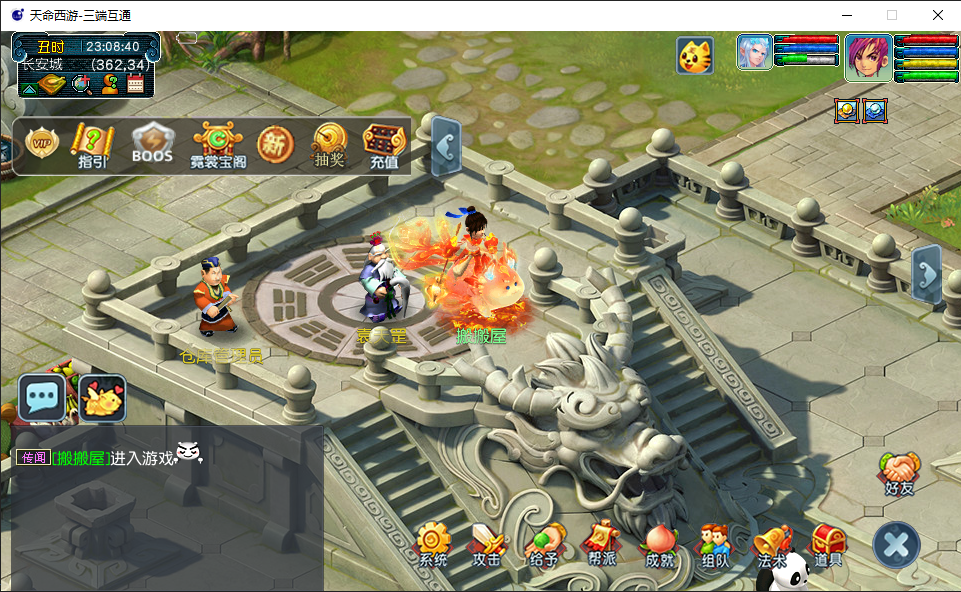Open the 组队 team panel
The width and height of the screenshot is (961, 592).
[715, 545]
